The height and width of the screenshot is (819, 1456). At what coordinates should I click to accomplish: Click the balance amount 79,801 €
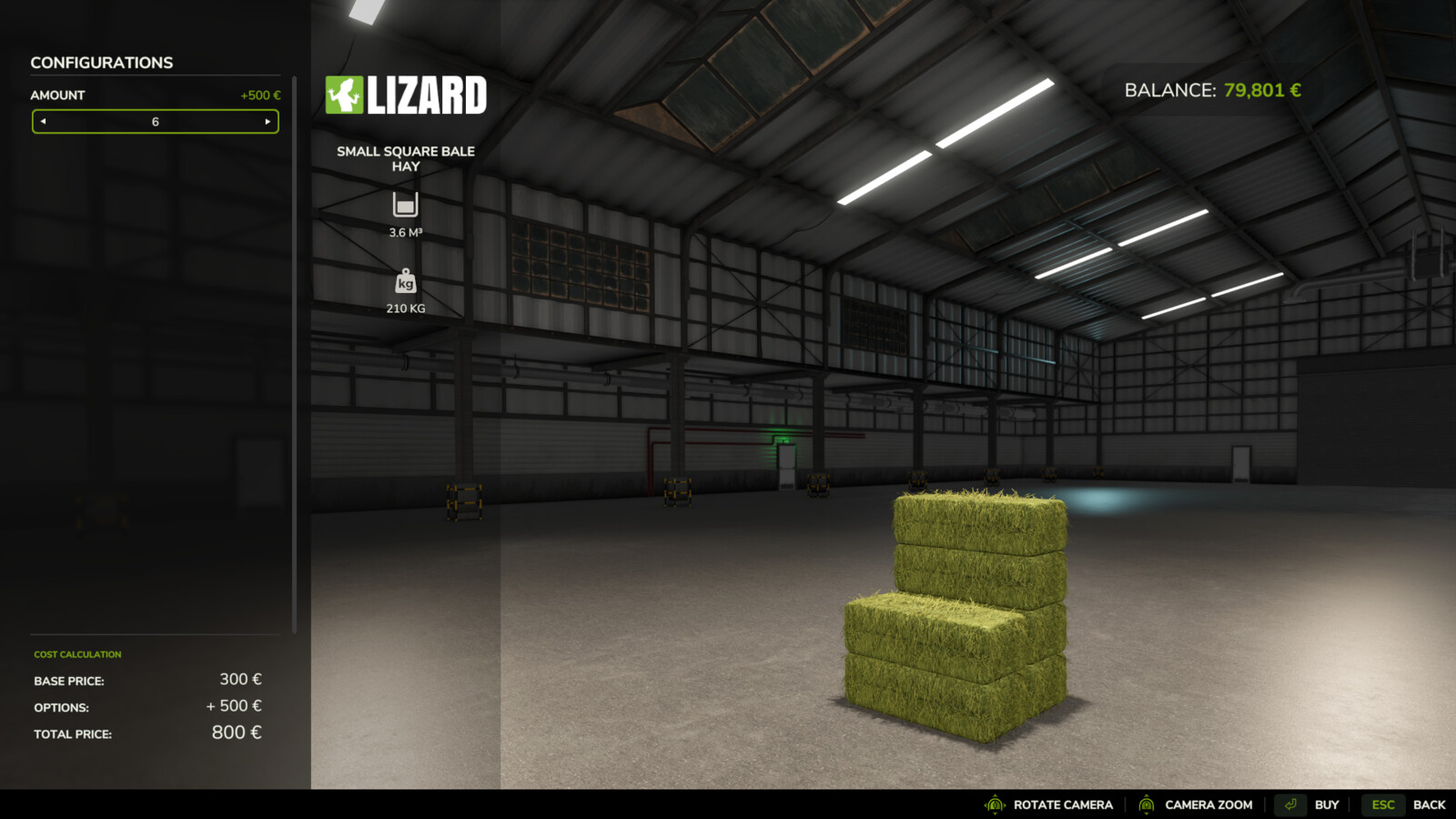[x=1261, y=90]
